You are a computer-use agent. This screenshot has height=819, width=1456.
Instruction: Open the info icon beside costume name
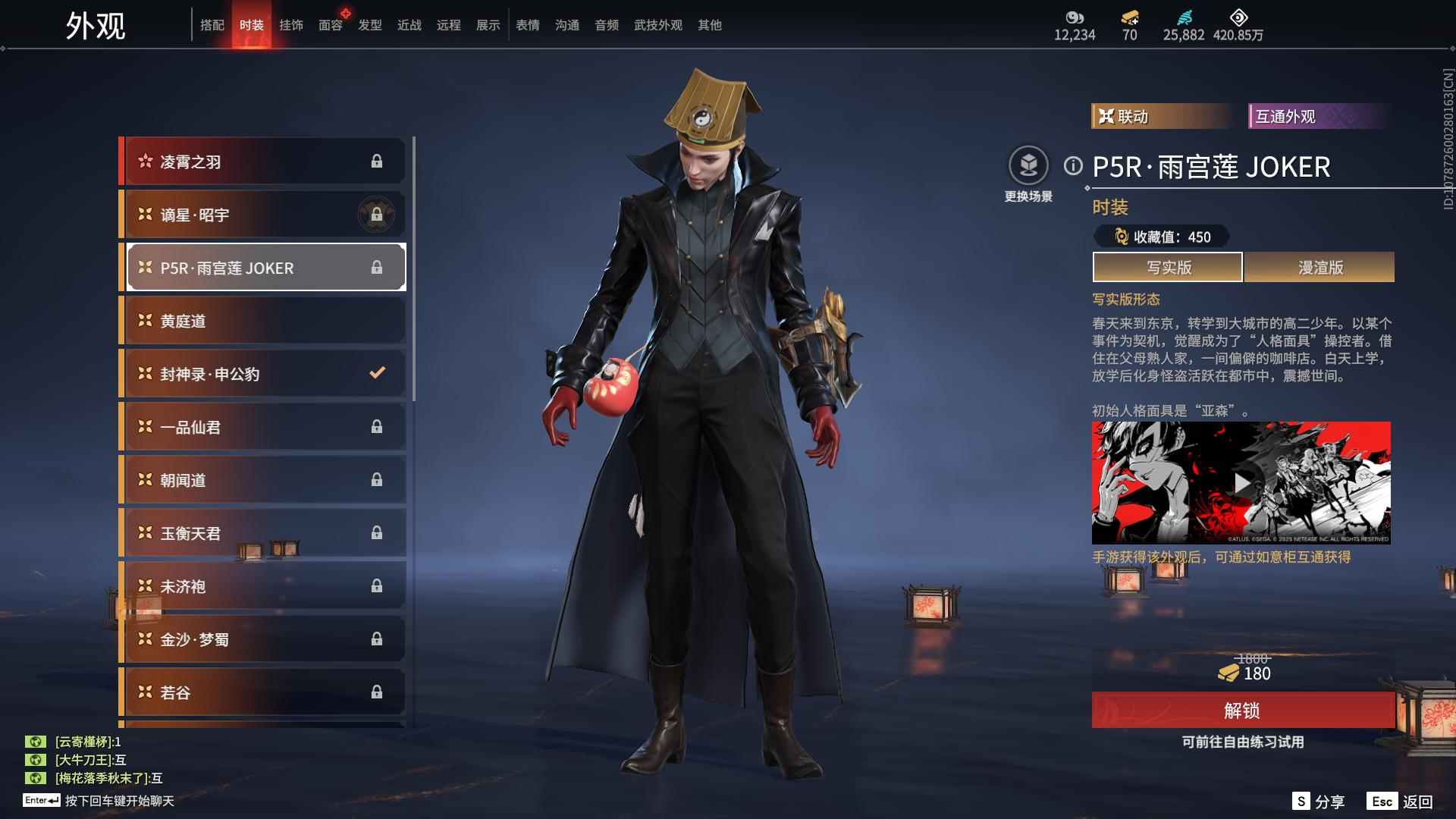pos(1073,166)
